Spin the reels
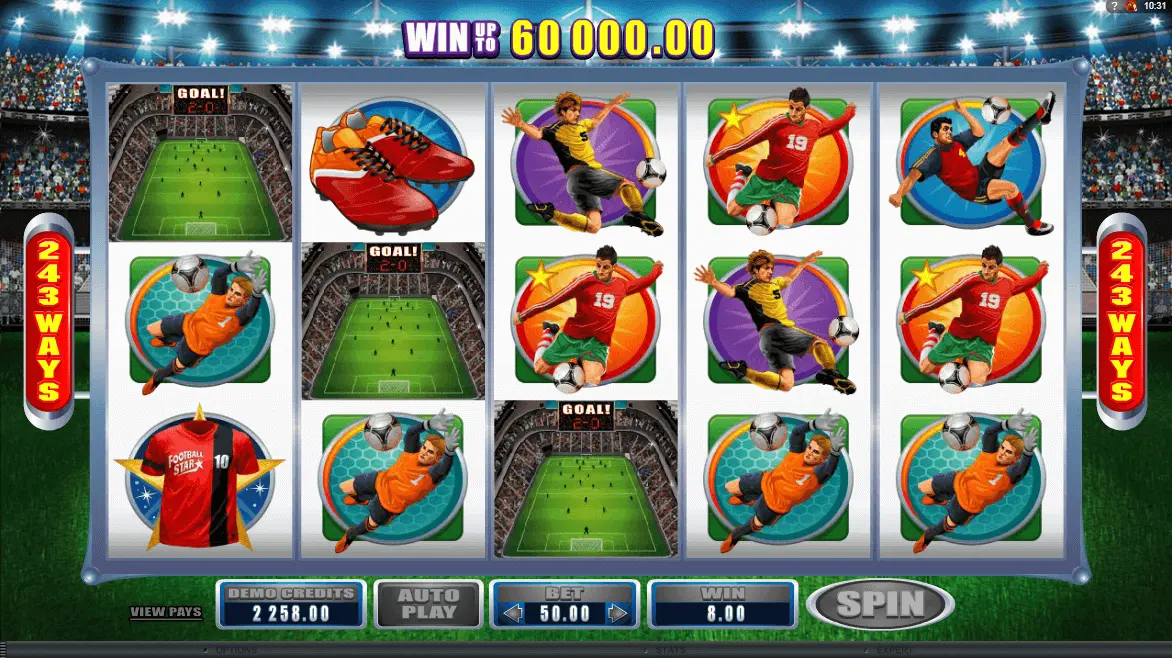1172x658 pixels. point(880,603)
